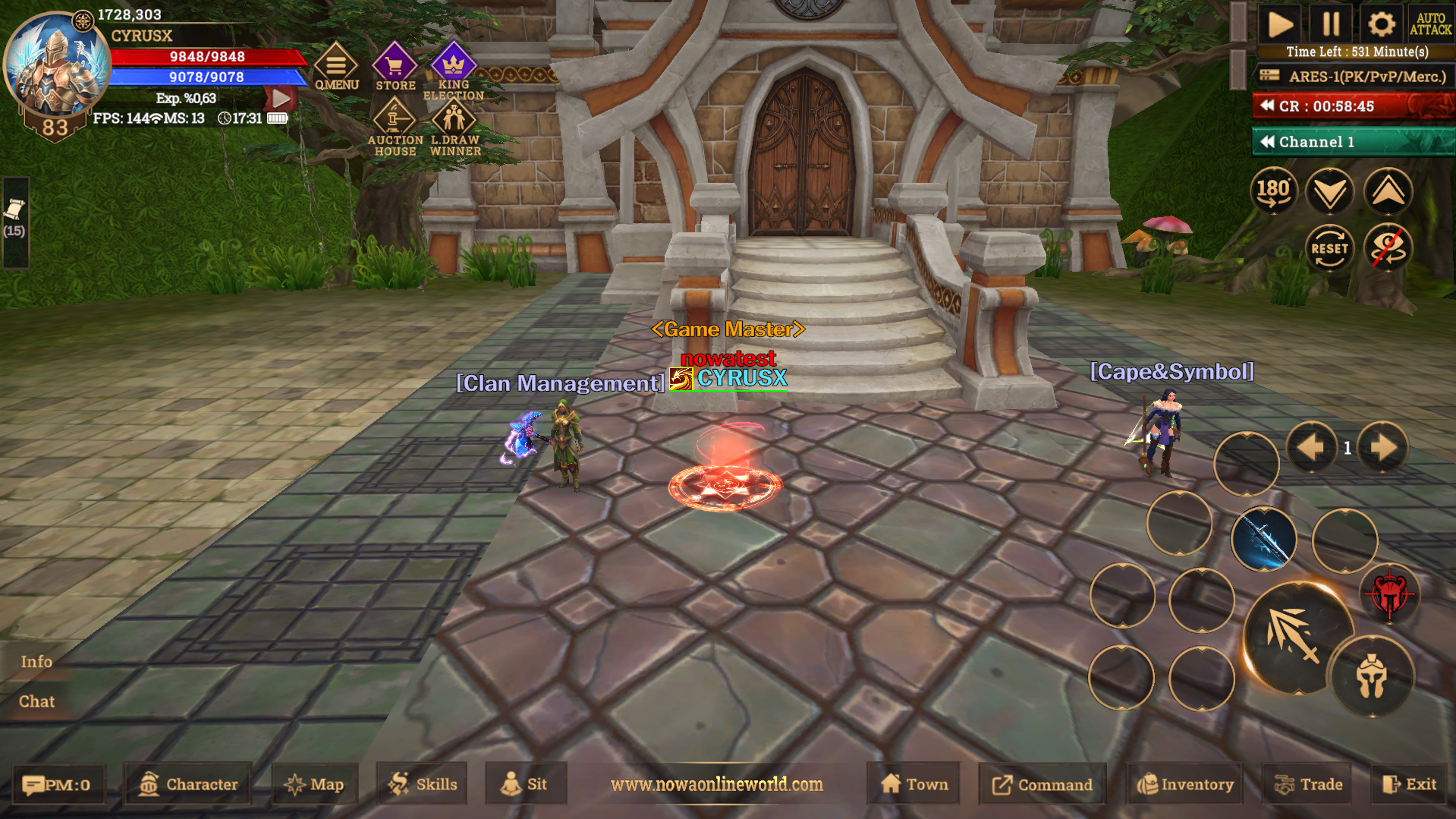The height and width of the screenshot is (819, 1456).
Task: Toggle the camera rotation lock icon
Action: 1388,248
